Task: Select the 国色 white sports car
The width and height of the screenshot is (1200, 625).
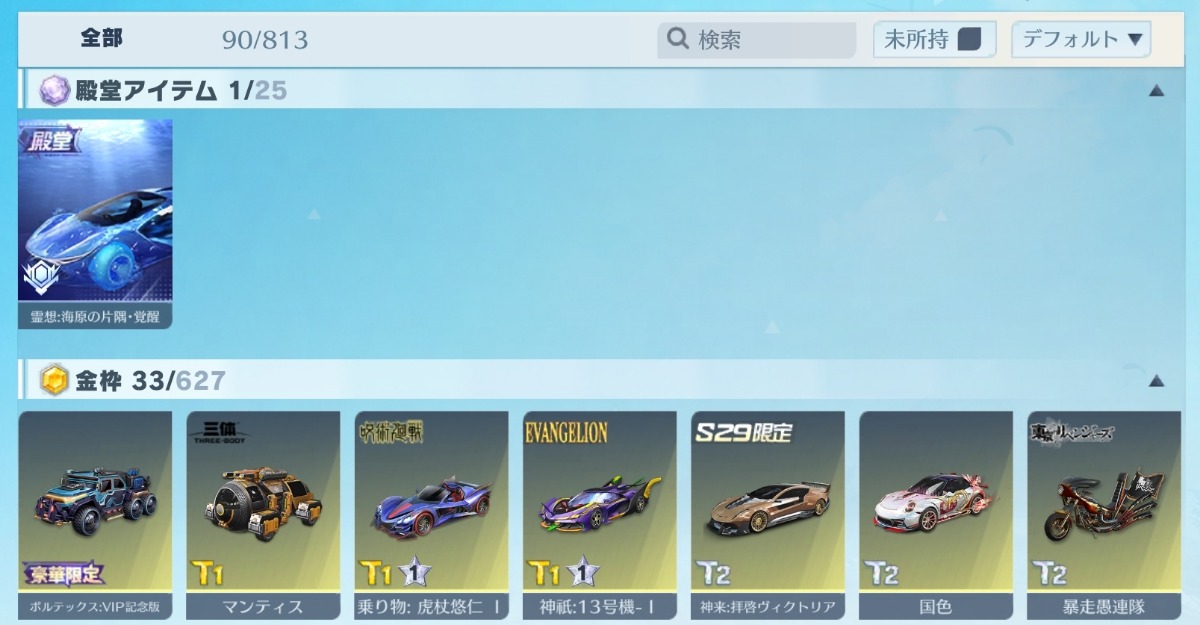Action: (935, 514)
